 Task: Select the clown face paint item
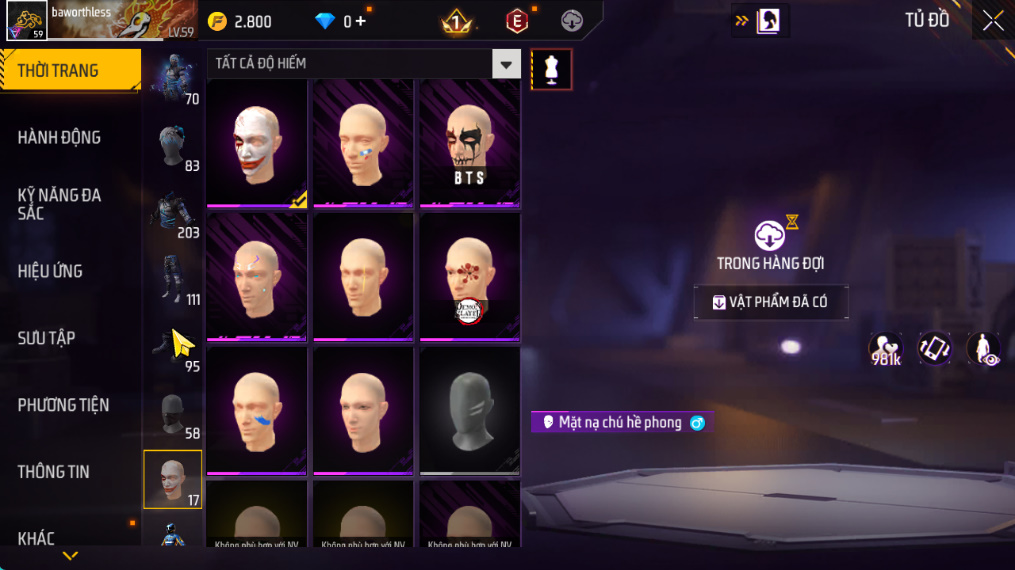click(x=257, y=142)
